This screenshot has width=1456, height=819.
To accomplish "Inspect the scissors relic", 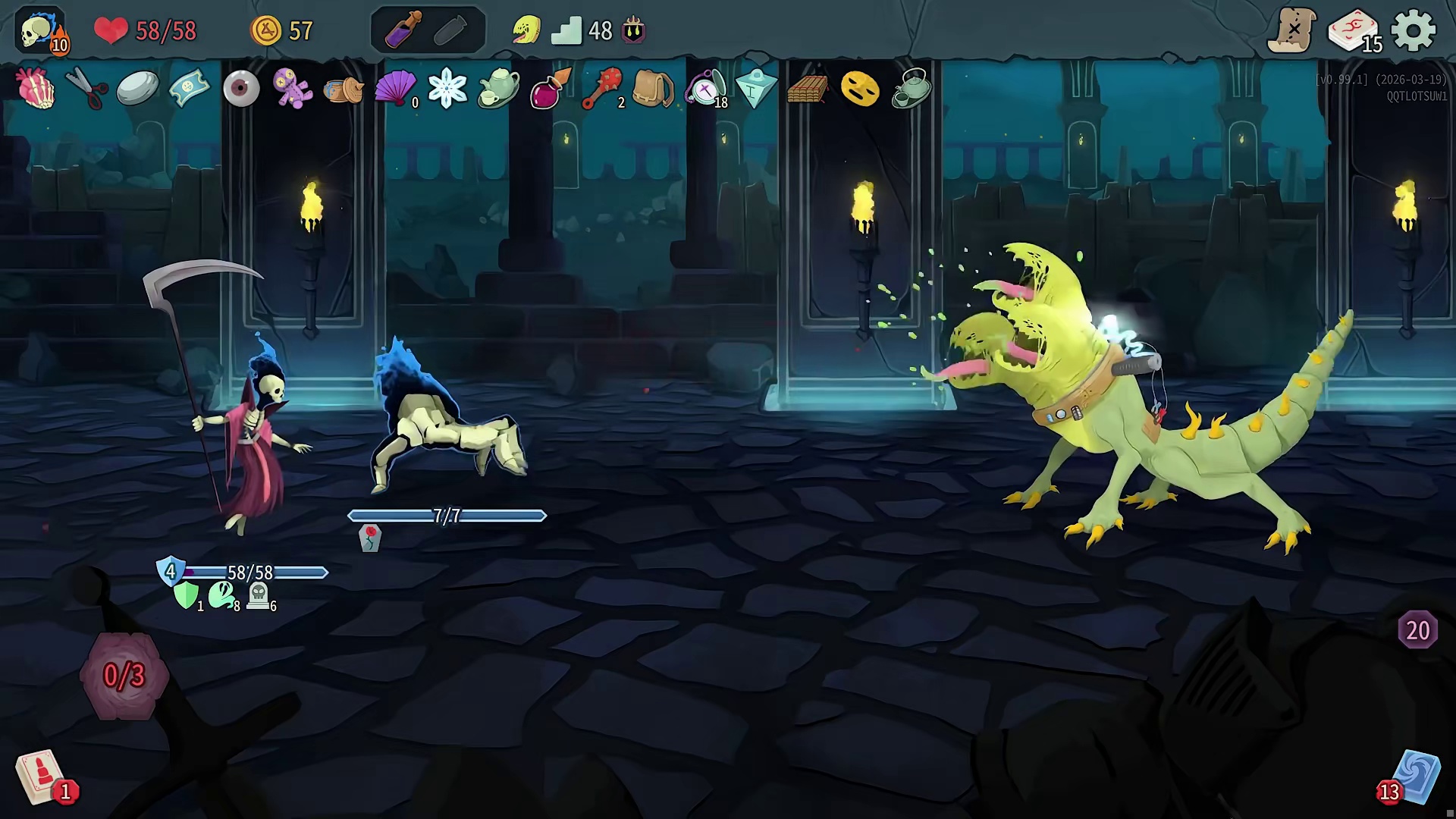I will tap(86, 89).
